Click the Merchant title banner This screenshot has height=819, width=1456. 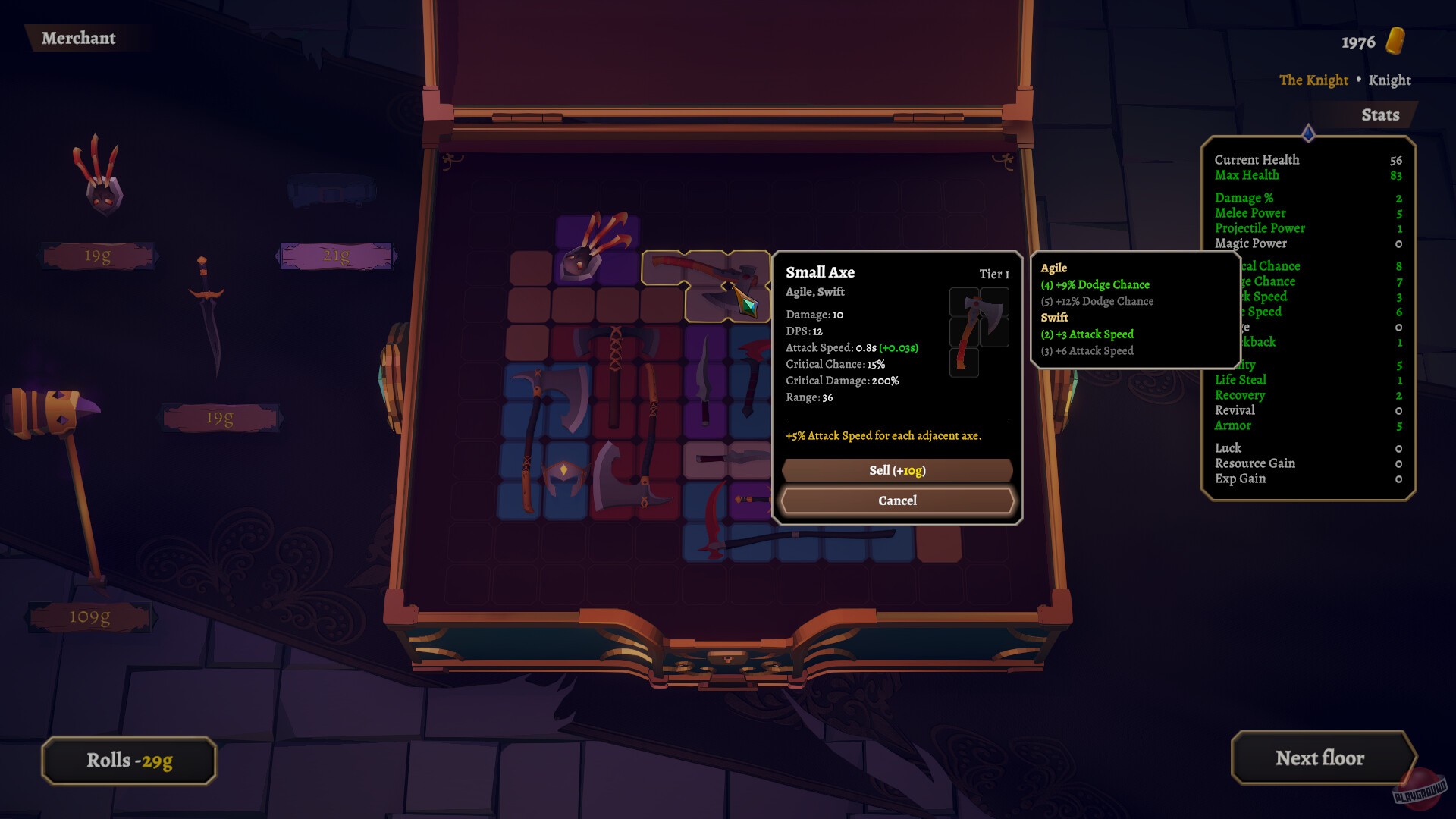tap(80, 39)
